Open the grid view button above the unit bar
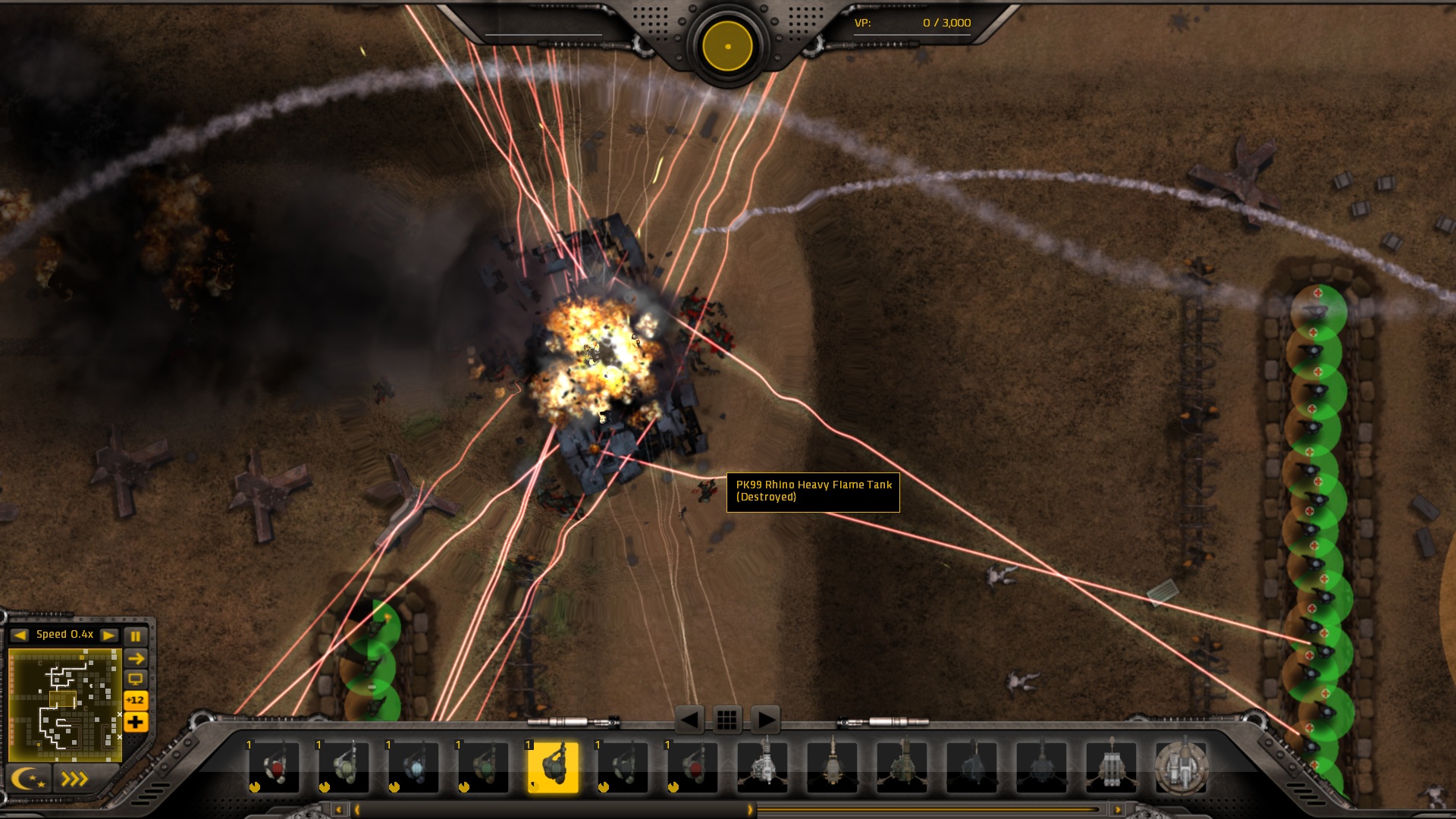1456x819 pixels. point(726,719)
